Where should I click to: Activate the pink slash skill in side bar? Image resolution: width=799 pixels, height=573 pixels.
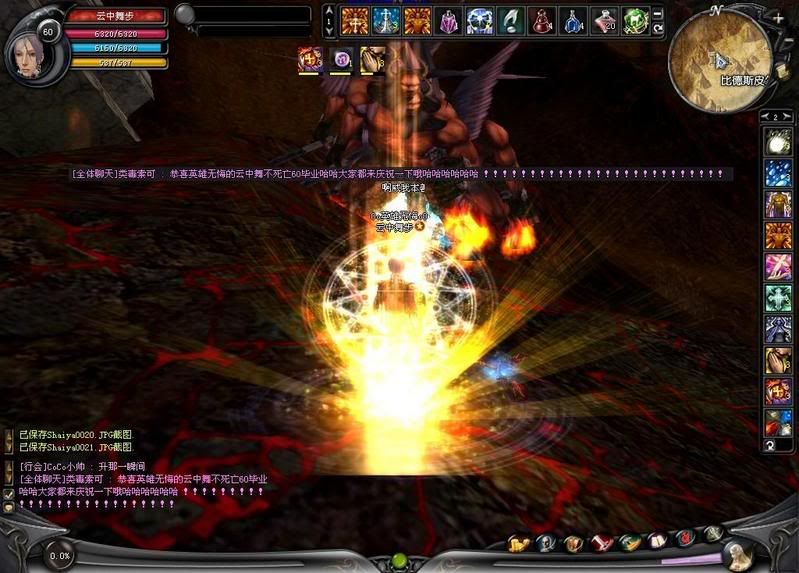(778, 267)
